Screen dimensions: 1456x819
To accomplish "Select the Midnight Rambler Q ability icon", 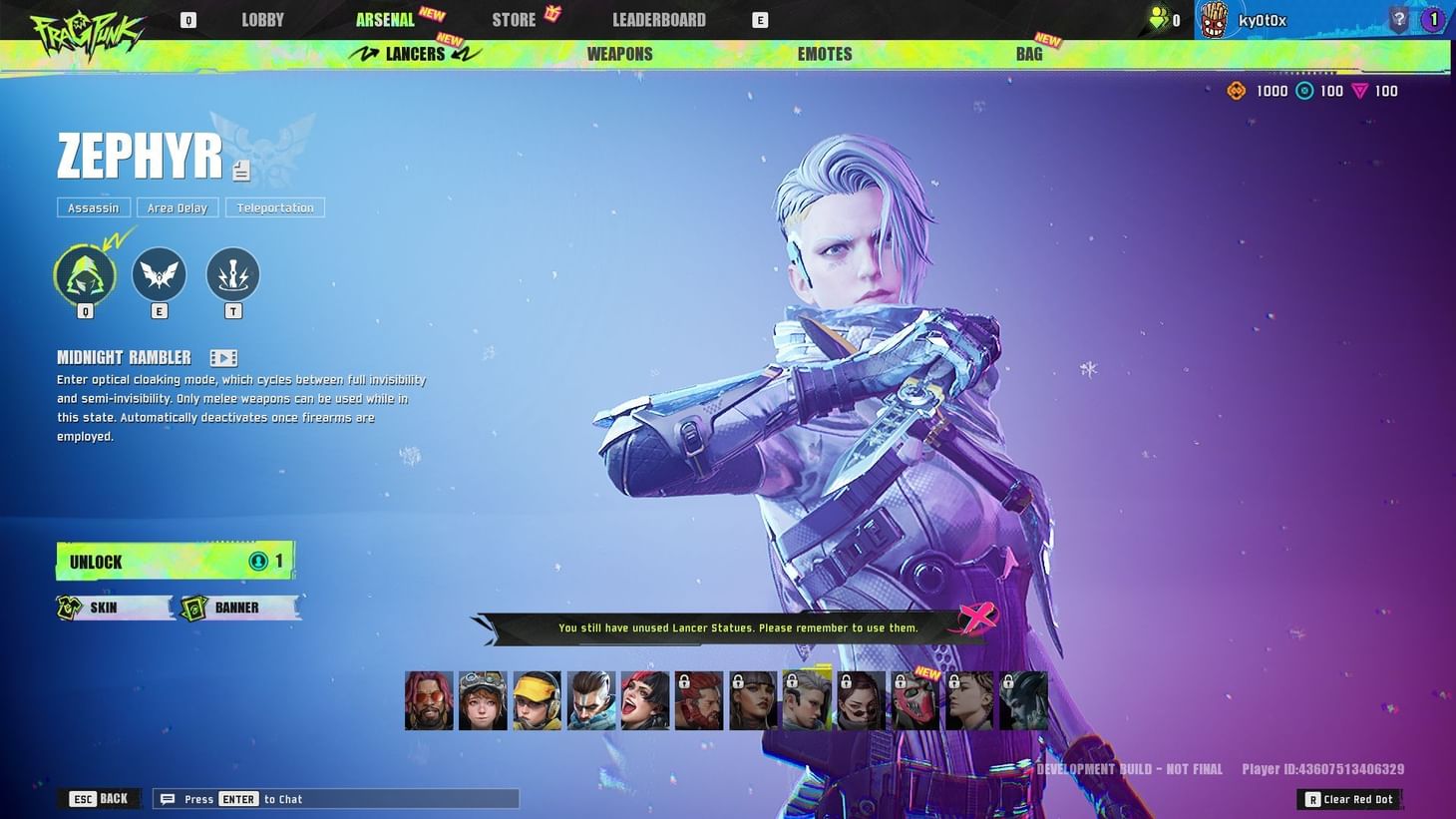I will click(84, 275).
